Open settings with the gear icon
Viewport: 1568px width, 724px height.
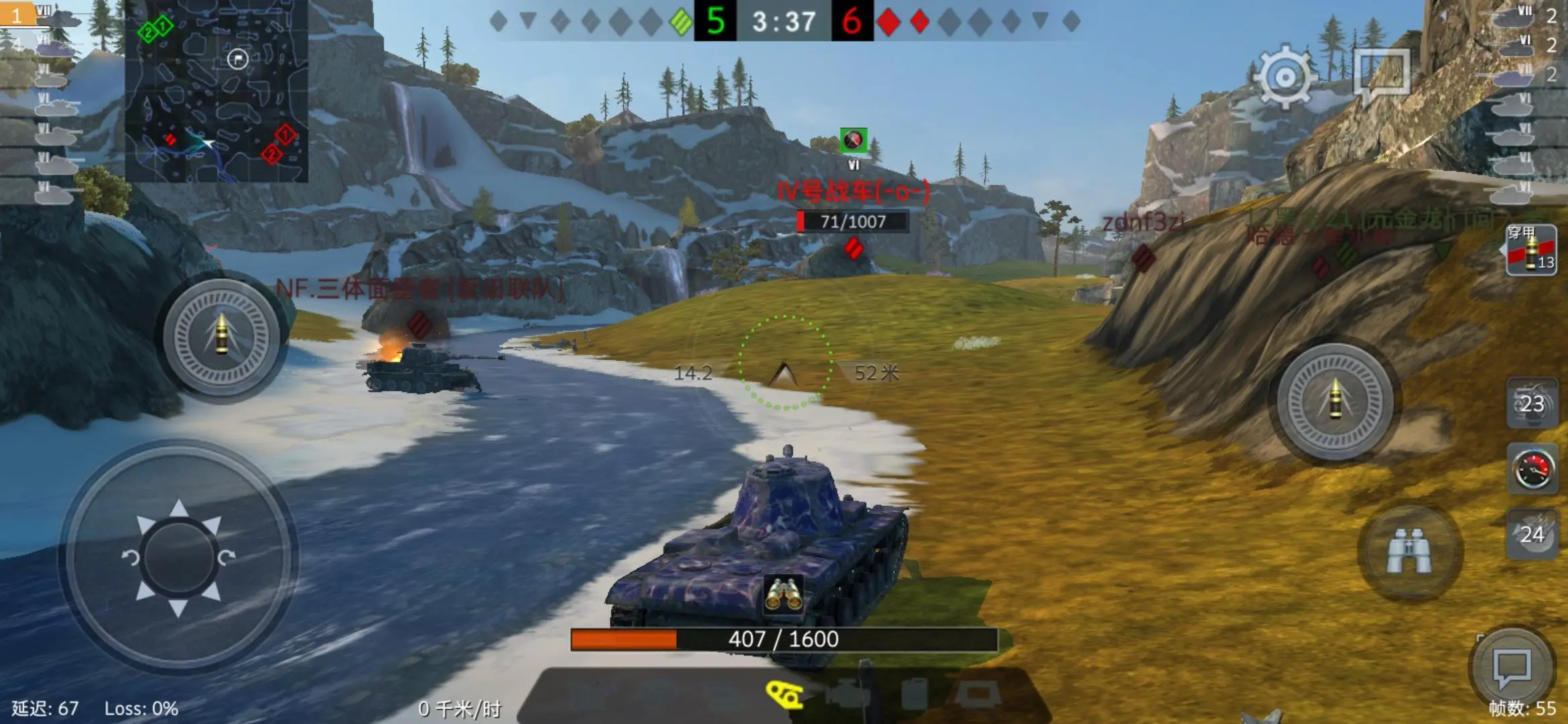tap(1285, 77)
